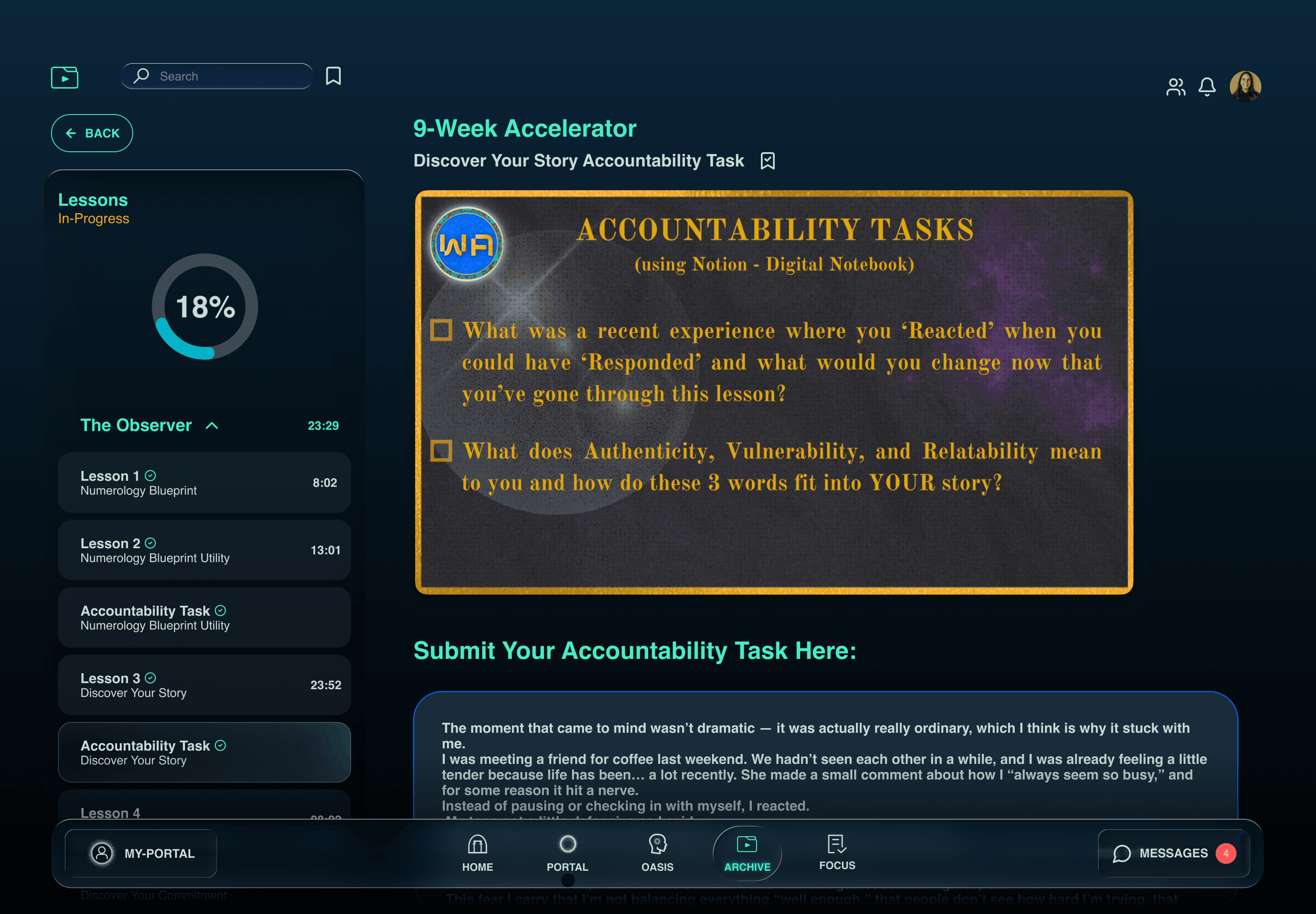The height and width of the screenshot is (914, 1316).
Task: Click your profile avatar
Action: pos(1245,86)
